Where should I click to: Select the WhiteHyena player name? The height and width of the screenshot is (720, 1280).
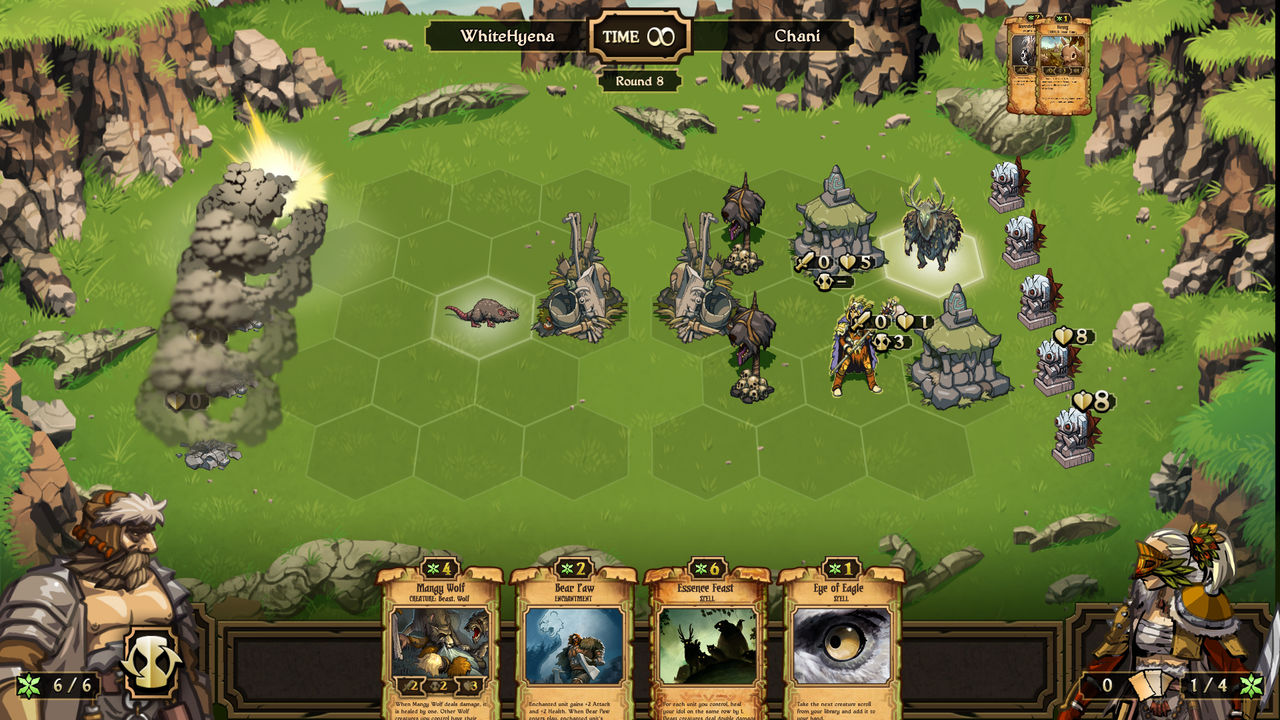click(x=509, y=34)
